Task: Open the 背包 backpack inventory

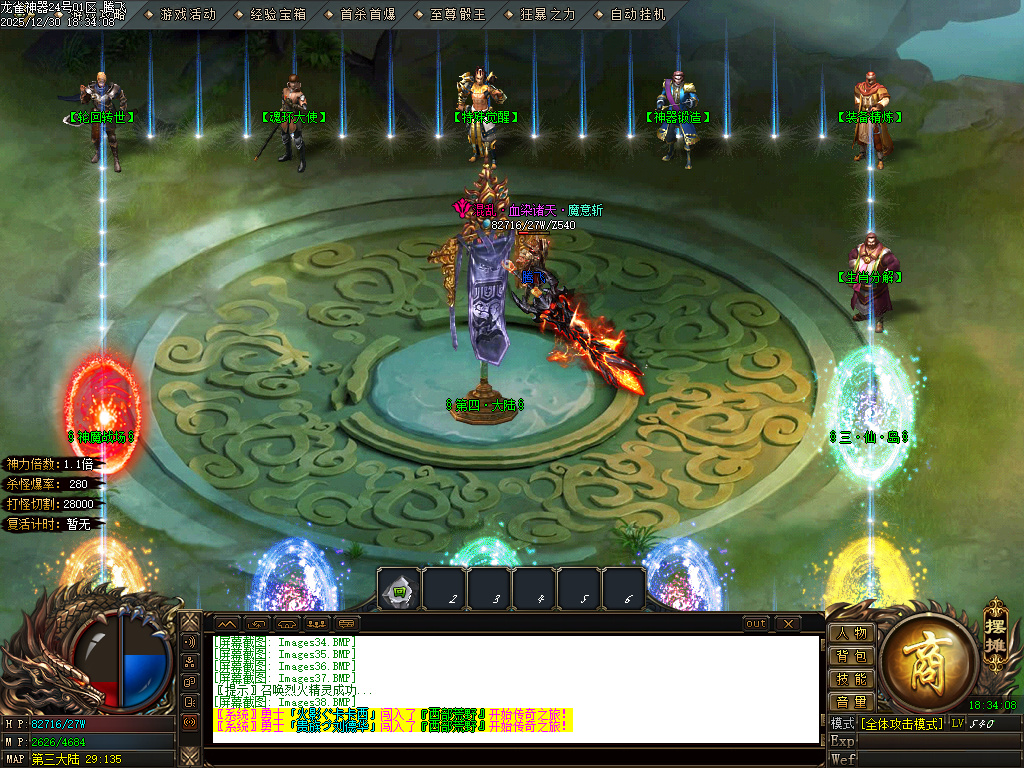Action: coord(852,656)
